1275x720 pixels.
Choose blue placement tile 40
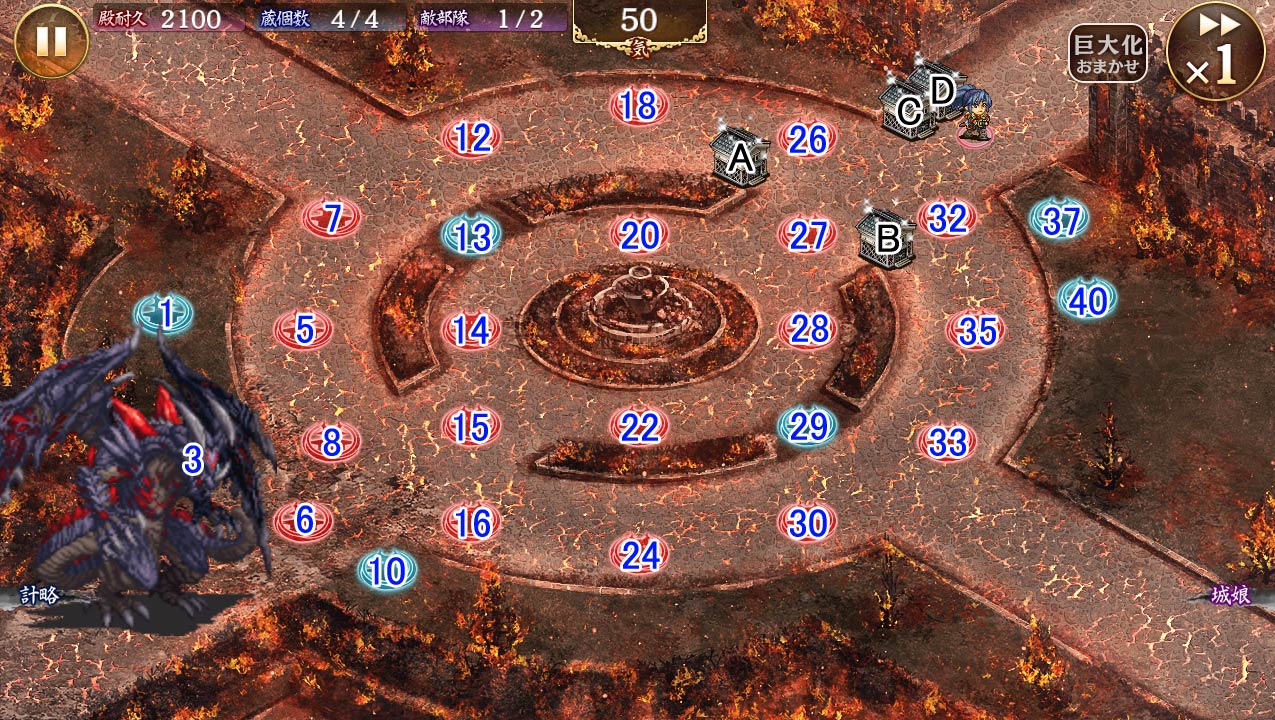tap(1087, 299)
